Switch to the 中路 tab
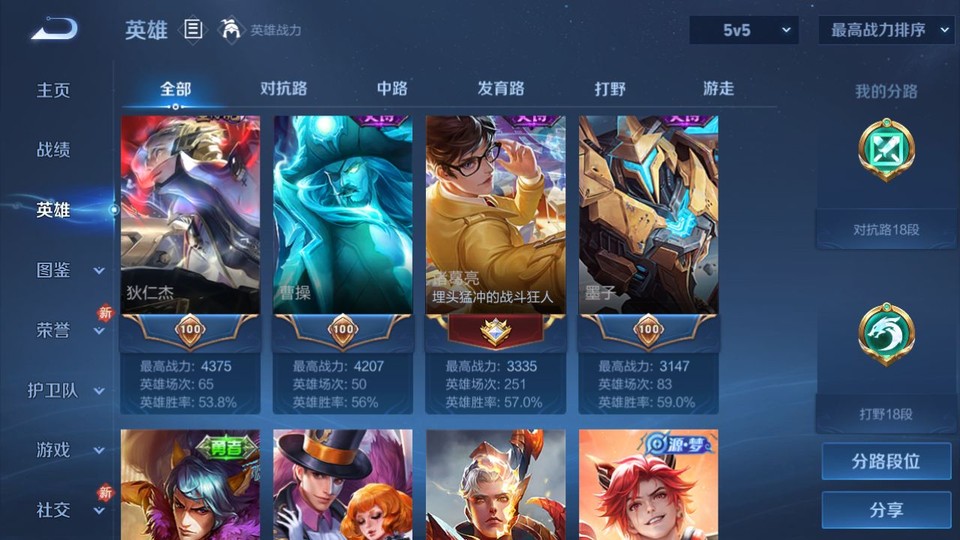Image resolution: width=960 pixels, height=540 pixels. [392, 88]
